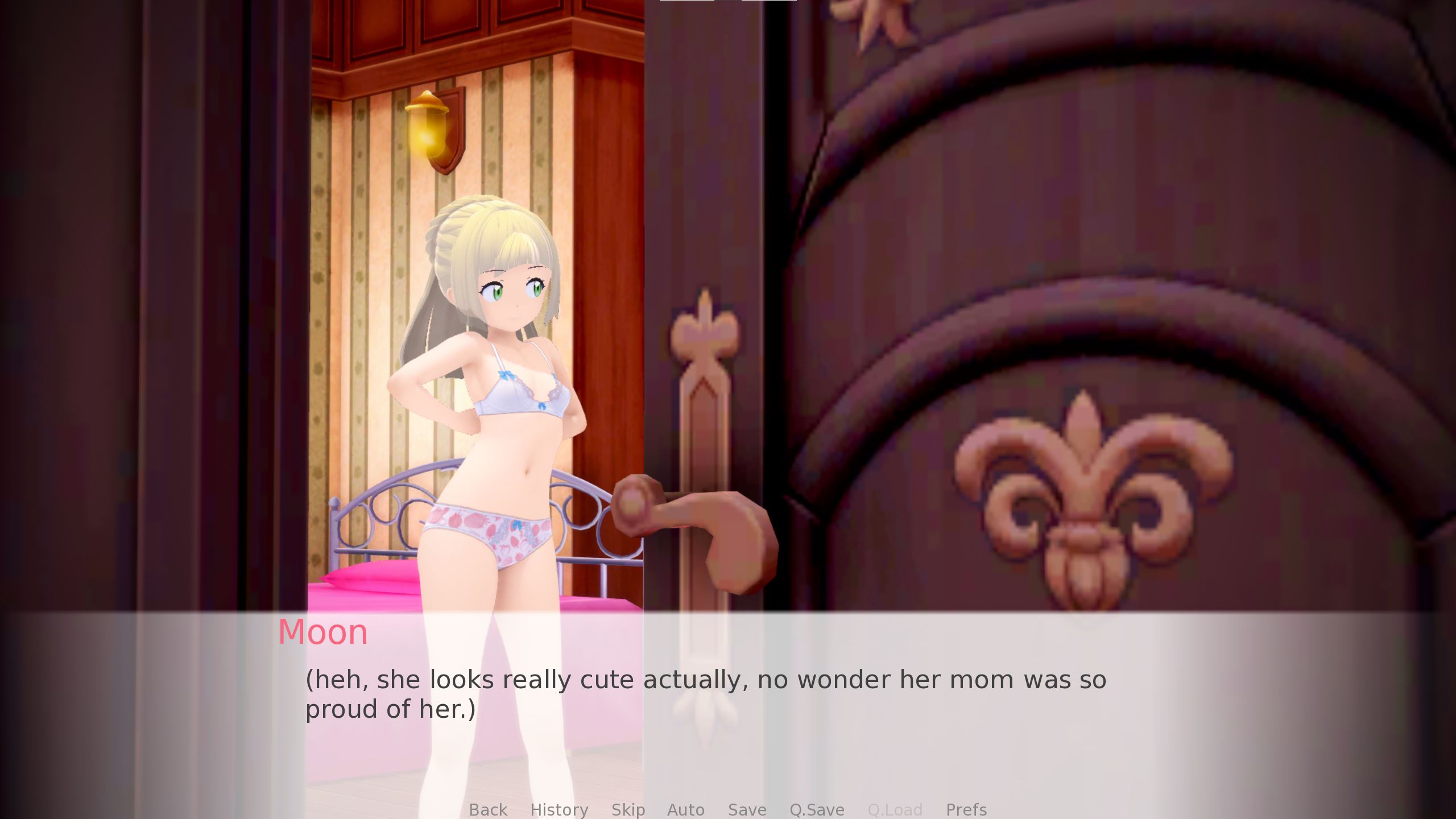This screenshot has width=1456, height=819.
Task: Click the left white indicator at the top
Action: [x=686, y=2]
